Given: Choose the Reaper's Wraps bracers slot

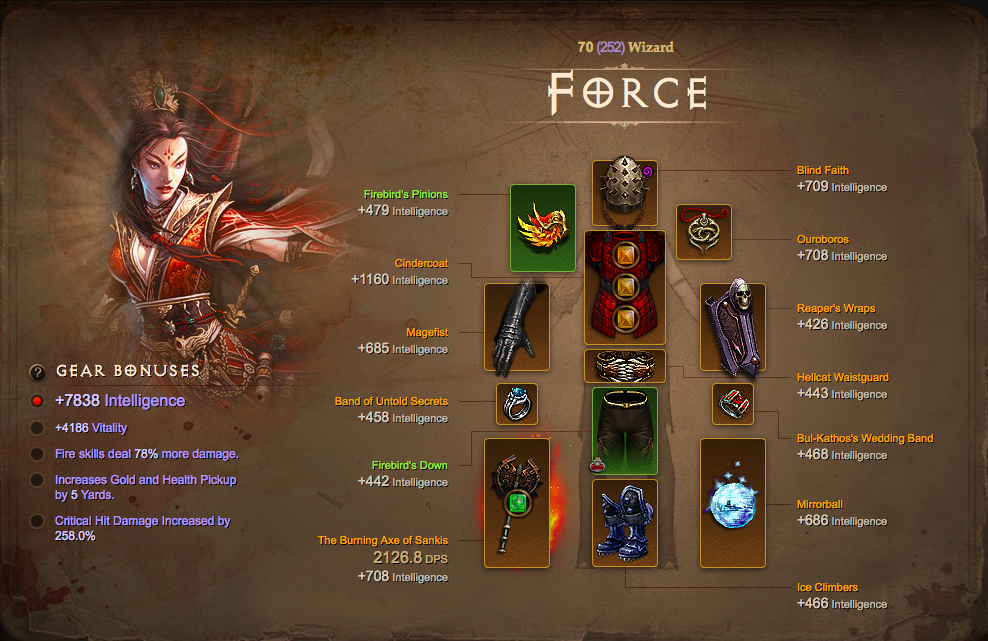Looking at the screenshot, I should (x=733, y=329).
